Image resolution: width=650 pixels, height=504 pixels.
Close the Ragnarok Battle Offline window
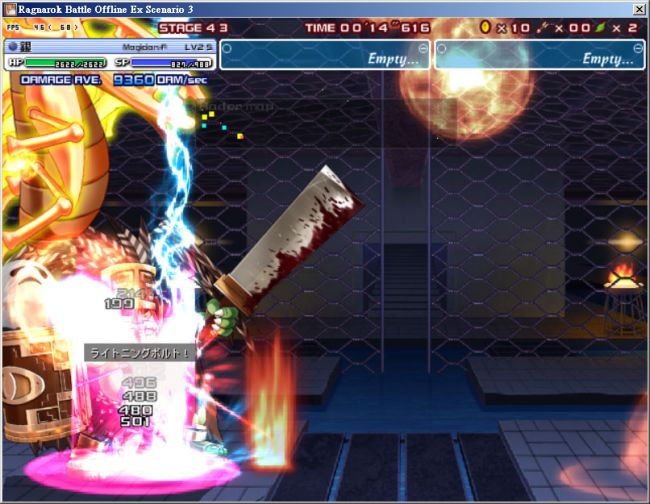tap(638, 8)
